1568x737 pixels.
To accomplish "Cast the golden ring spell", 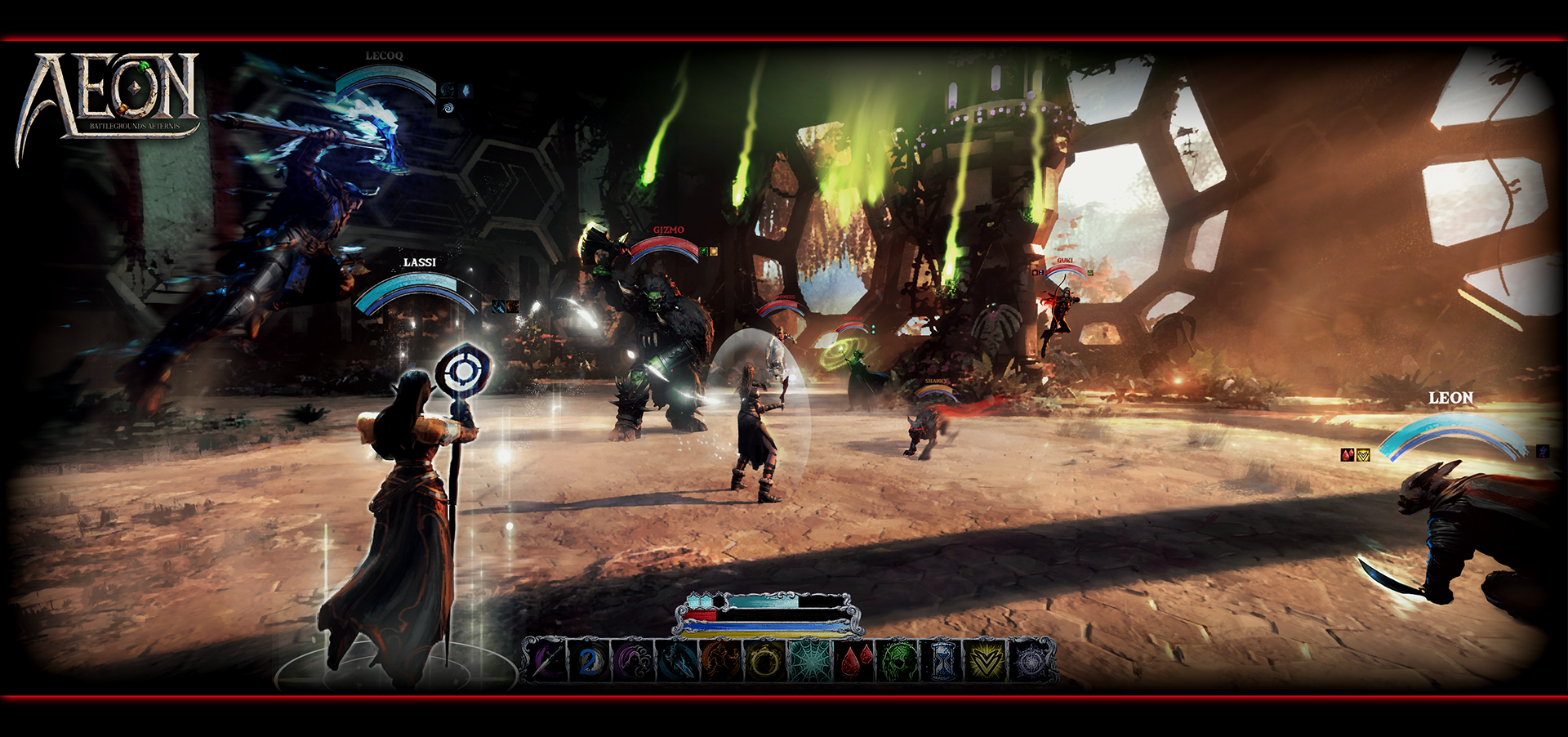I will (764, 660).
